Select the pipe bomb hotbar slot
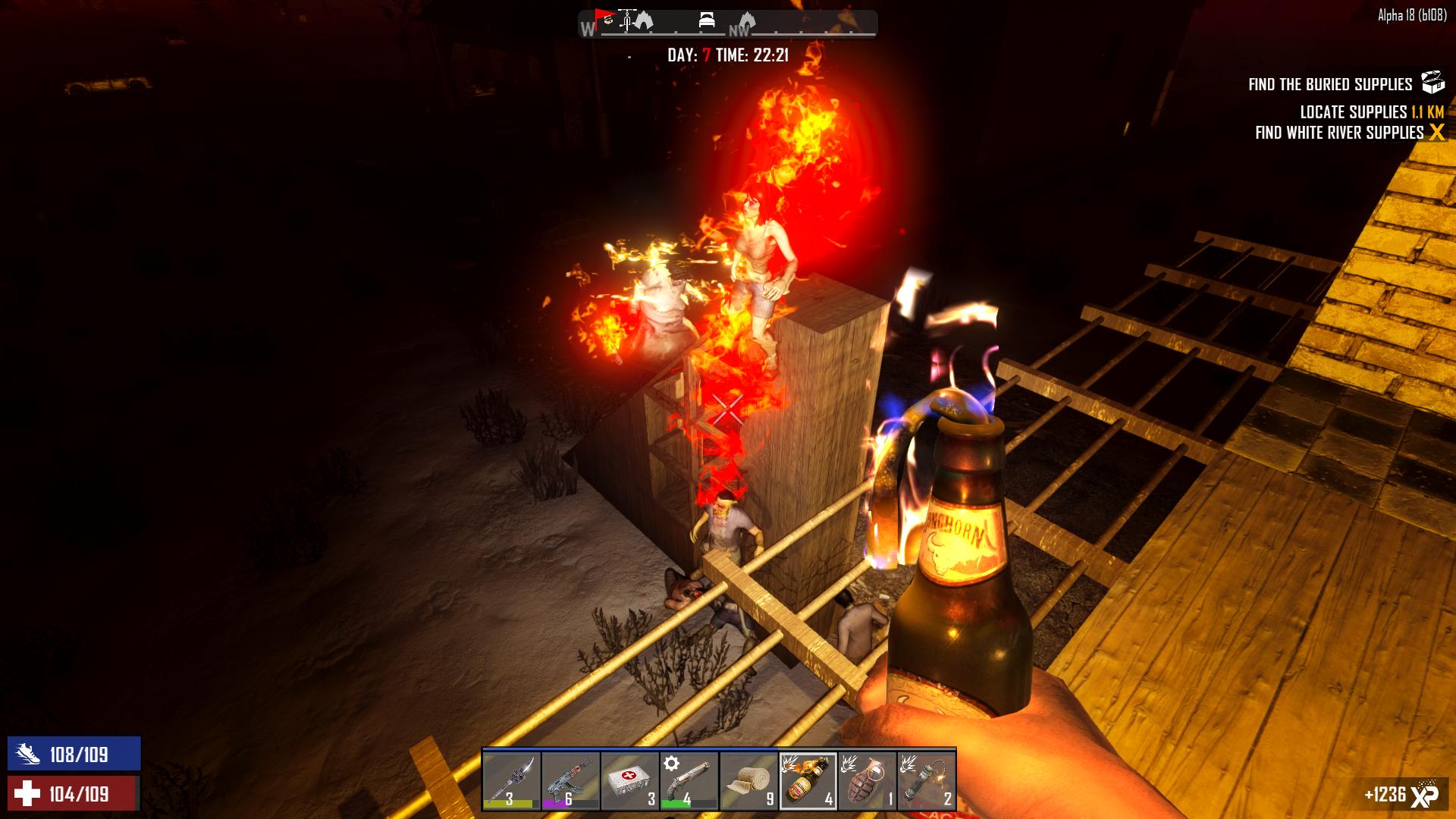This screenshot has width=1456, height=819. 926,780
